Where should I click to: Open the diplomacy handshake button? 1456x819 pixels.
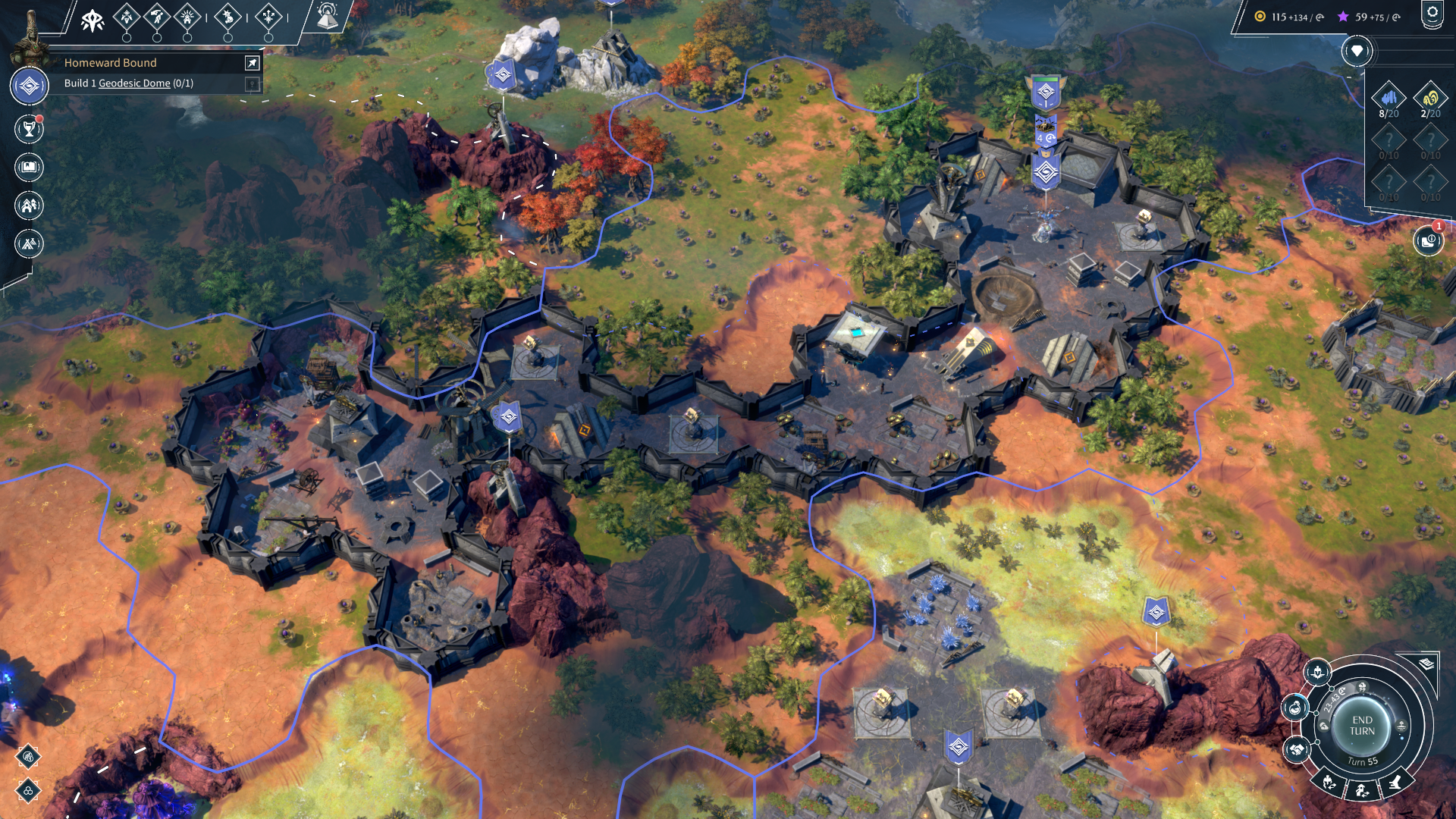tap(1296, 750)
